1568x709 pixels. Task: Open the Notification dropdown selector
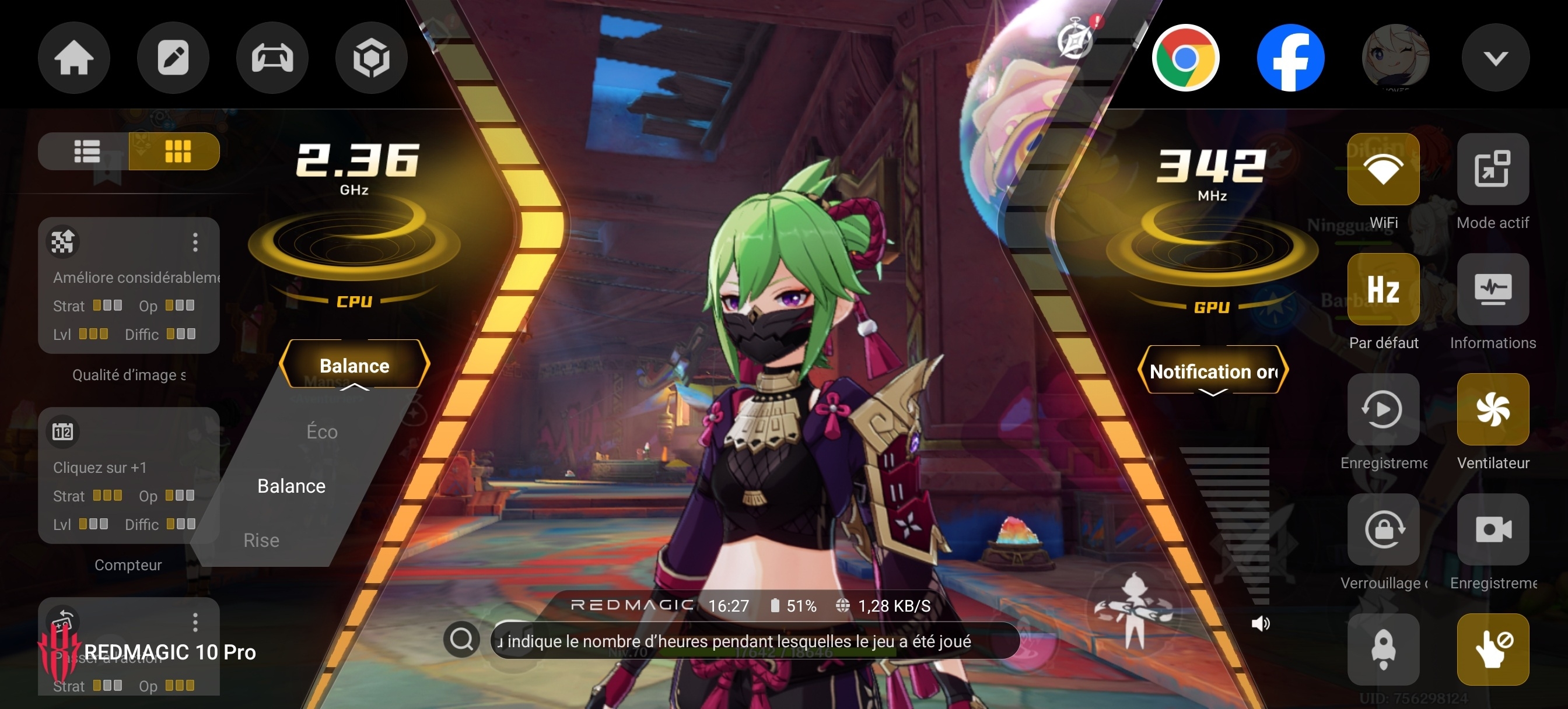click(1213, 371)
